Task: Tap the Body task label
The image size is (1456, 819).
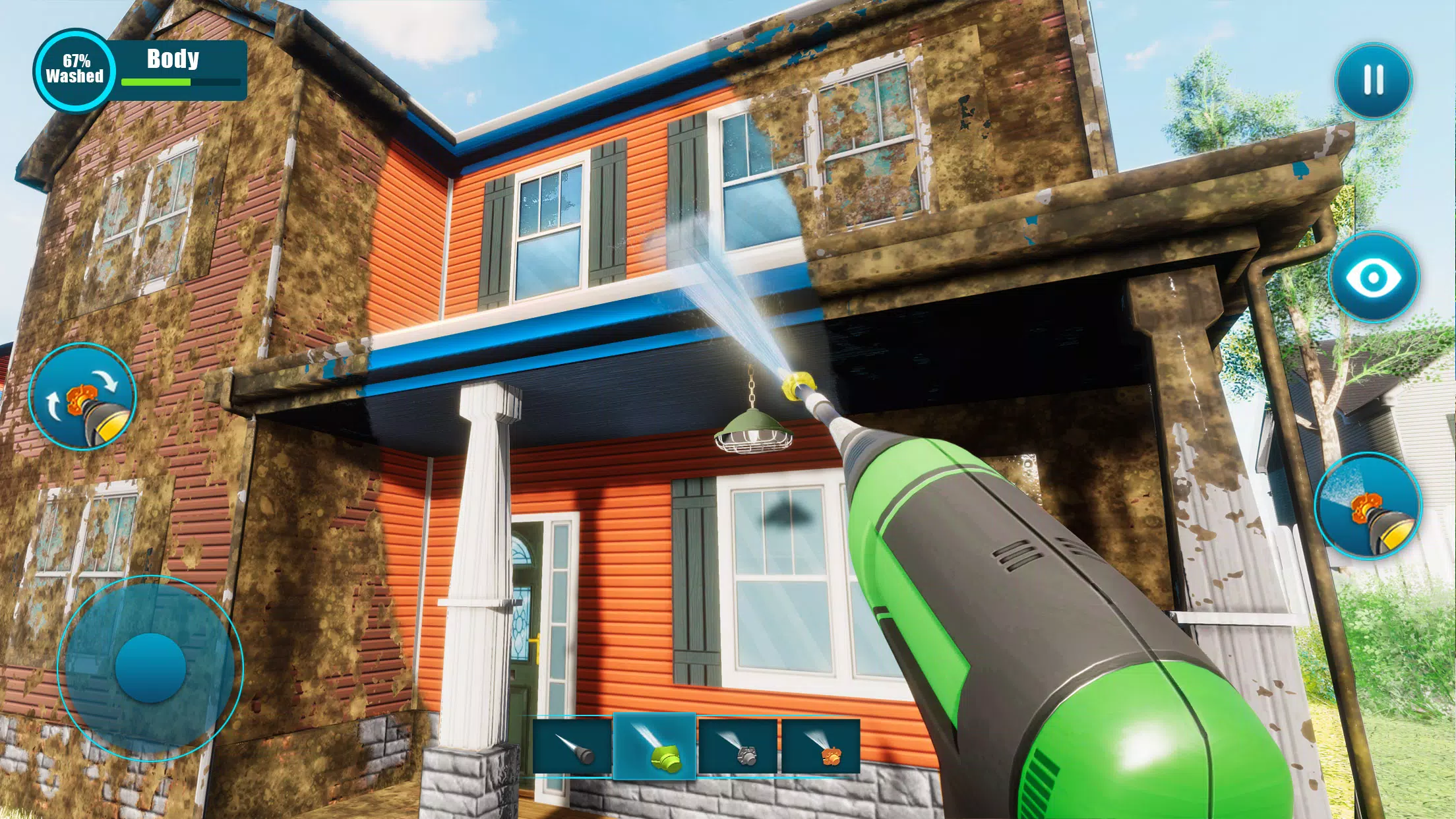Action: (x=173, y=59)
